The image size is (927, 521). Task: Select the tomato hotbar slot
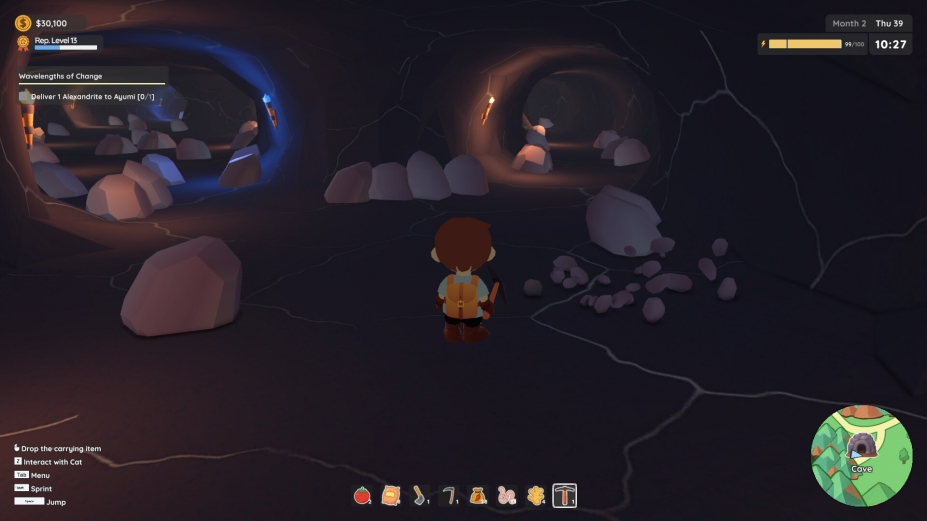tap(362, 495)
